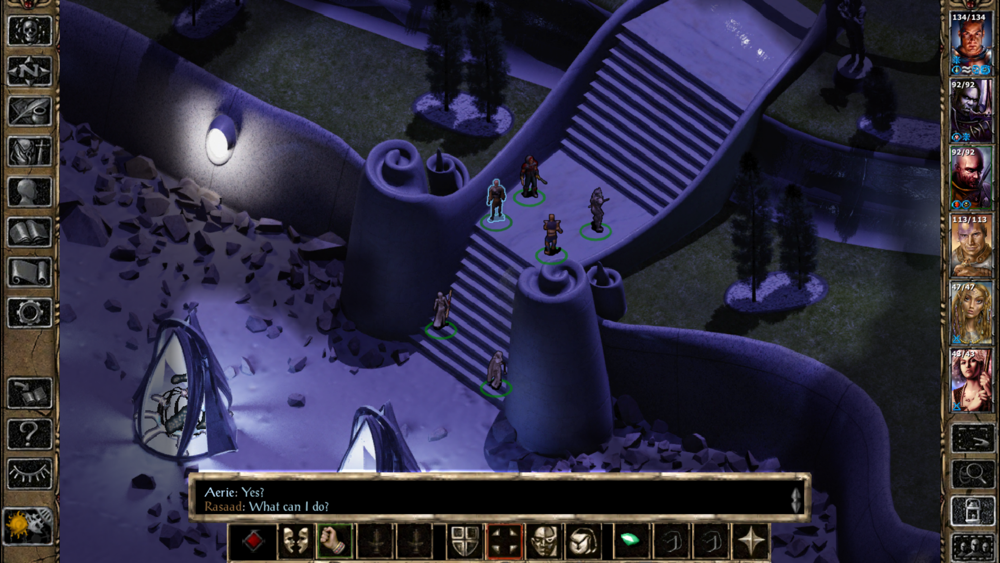Select the fist weapon slot

coord(335,541)
